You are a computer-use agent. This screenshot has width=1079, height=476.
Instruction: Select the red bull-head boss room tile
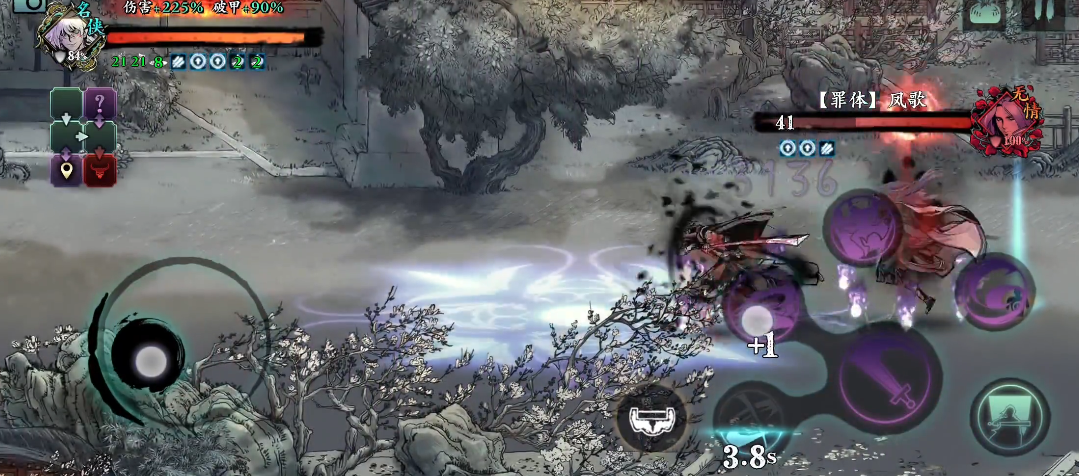coord(100,170)
